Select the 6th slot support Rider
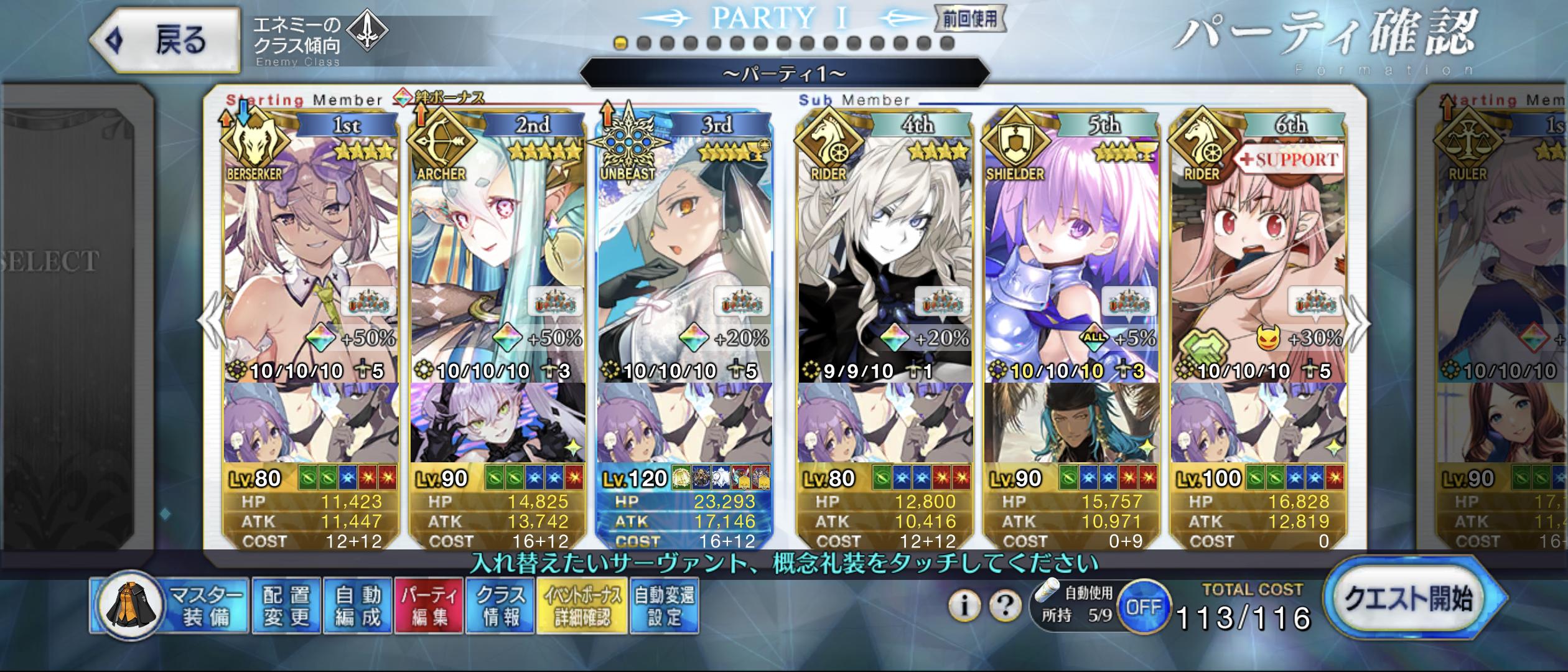 pos(1258,249)
